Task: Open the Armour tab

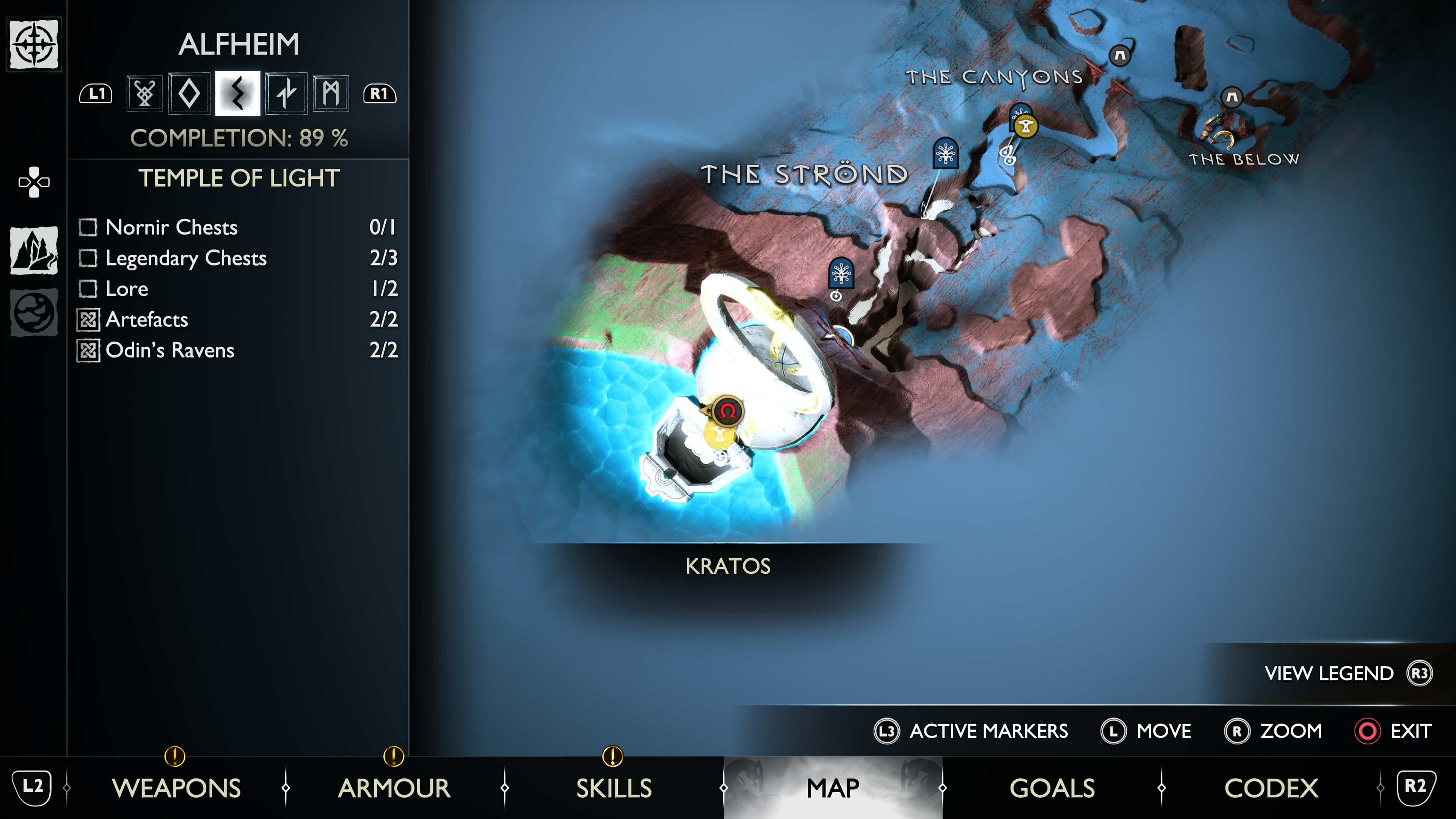Action: click(394, 788)
